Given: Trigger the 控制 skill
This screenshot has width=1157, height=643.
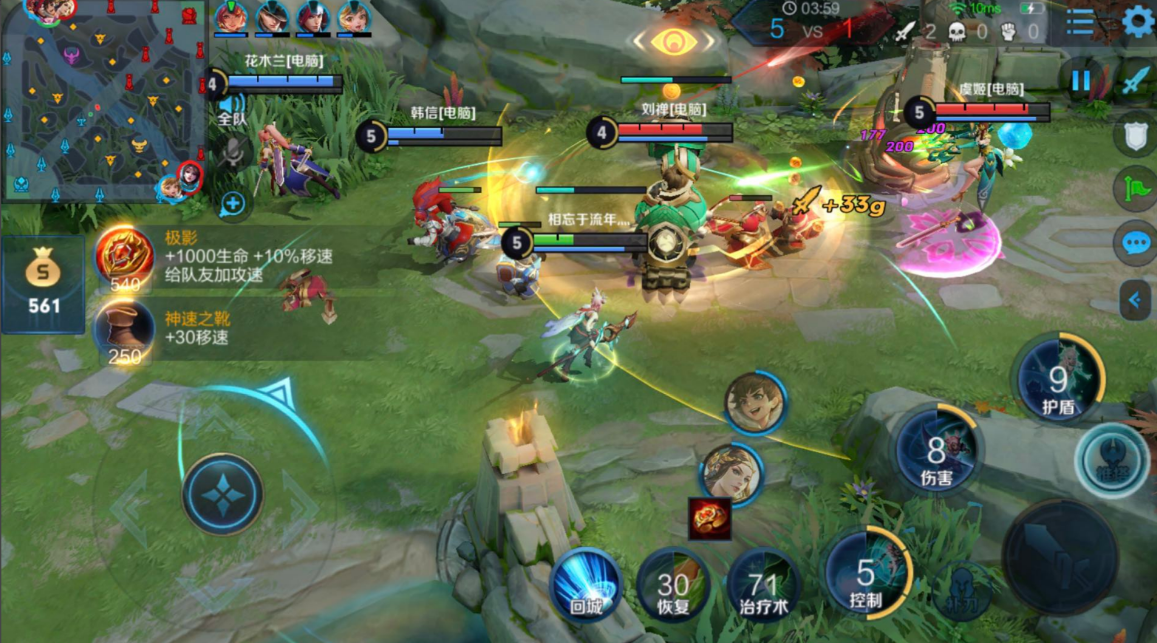Looking at the screenshot, I should click(866, 573).
